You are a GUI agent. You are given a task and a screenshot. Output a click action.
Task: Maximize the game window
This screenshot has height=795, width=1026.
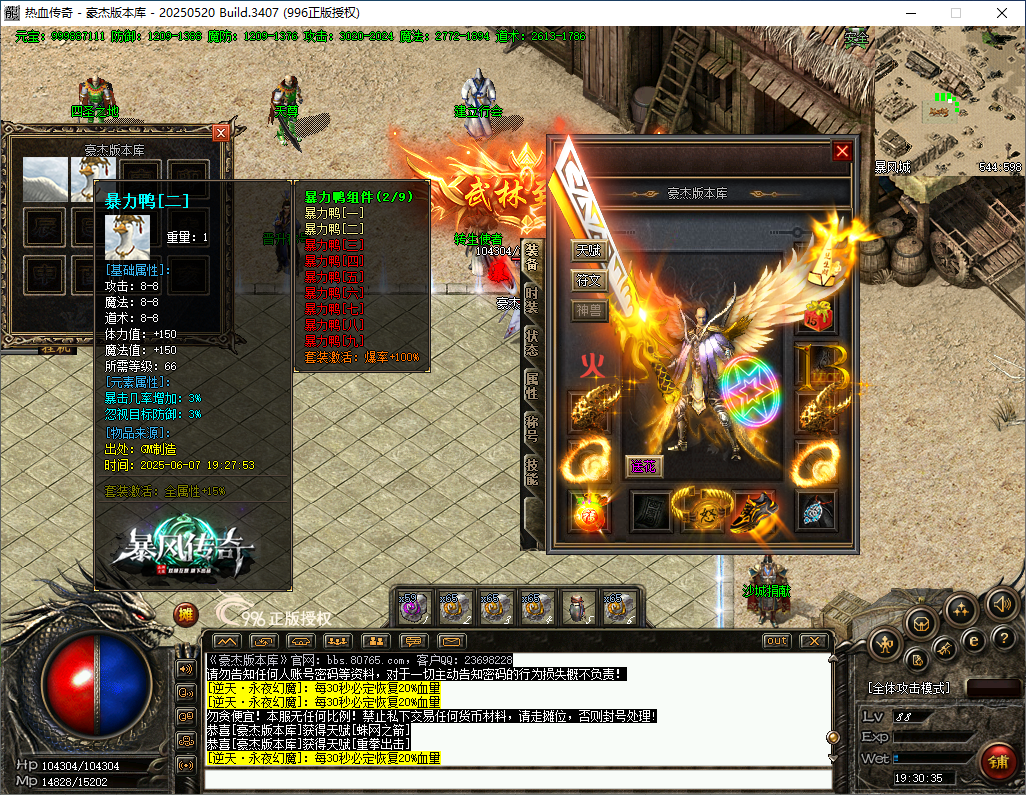pos(955,12)
